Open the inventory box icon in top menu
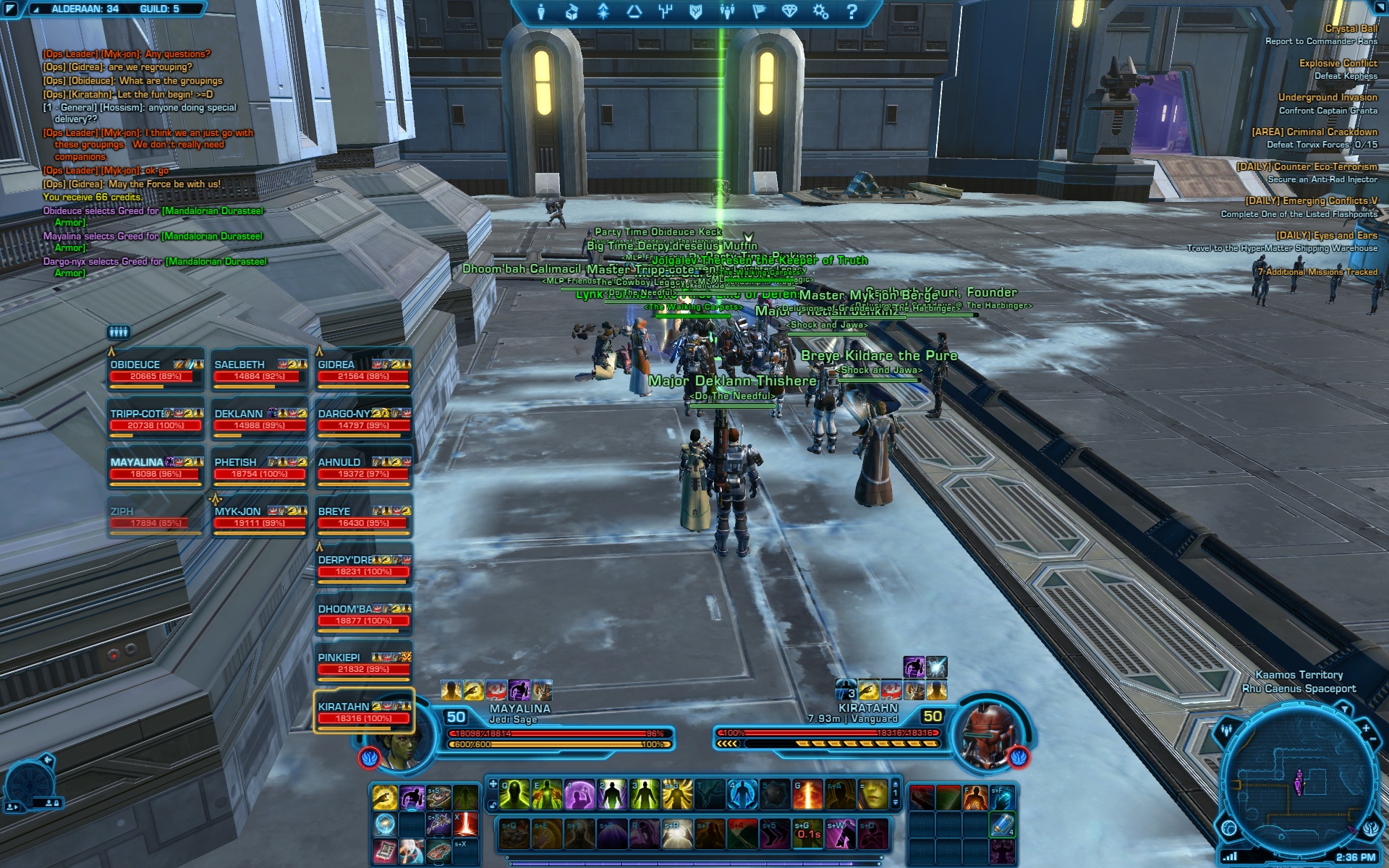This screenshot has height=868, width=1389. pyautogui.click(x=572, y=12)
